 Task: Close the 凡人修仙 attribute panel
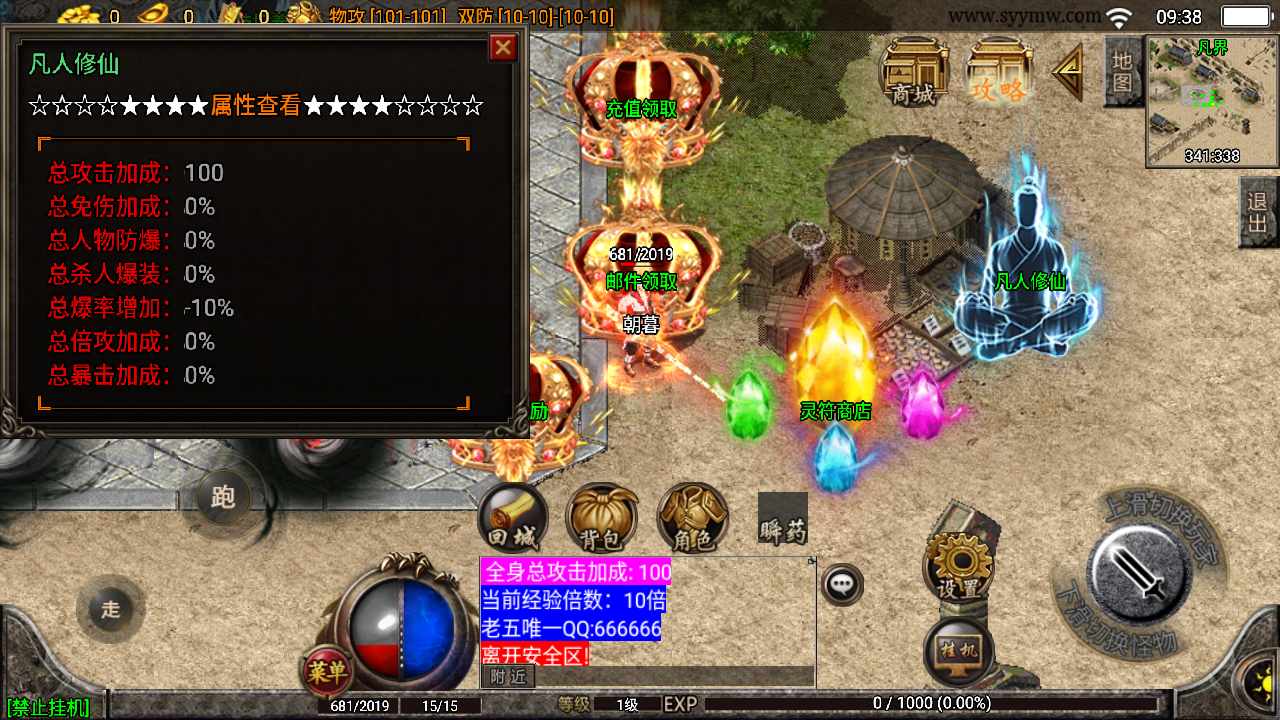coord(503,47)
